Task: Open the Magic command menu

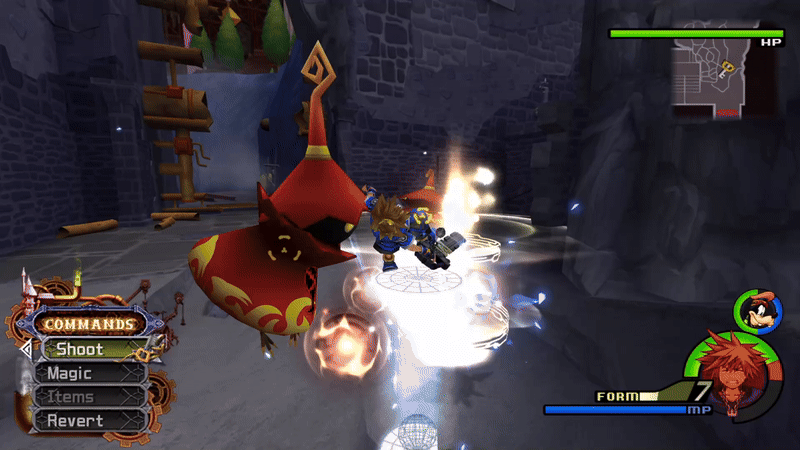Action: click(x=88, y=373)
